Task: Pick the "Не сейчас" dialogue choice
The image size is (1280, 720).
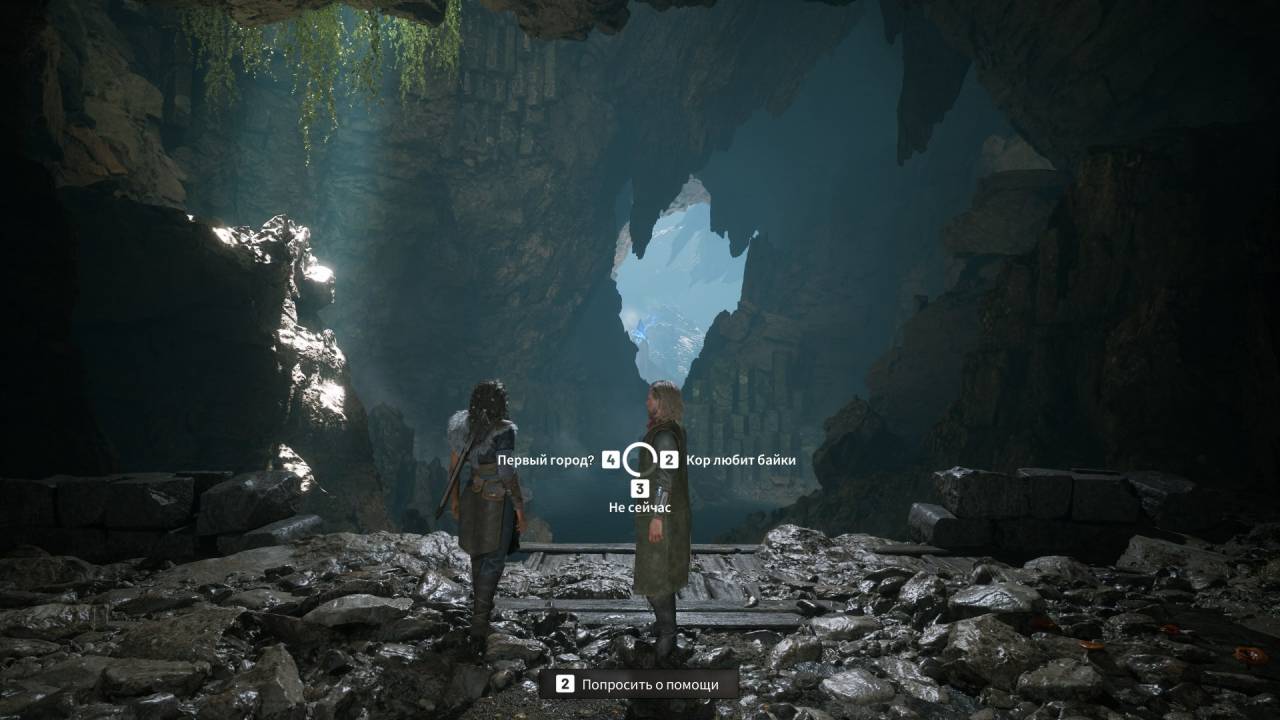Action: [x=640, y=507]
